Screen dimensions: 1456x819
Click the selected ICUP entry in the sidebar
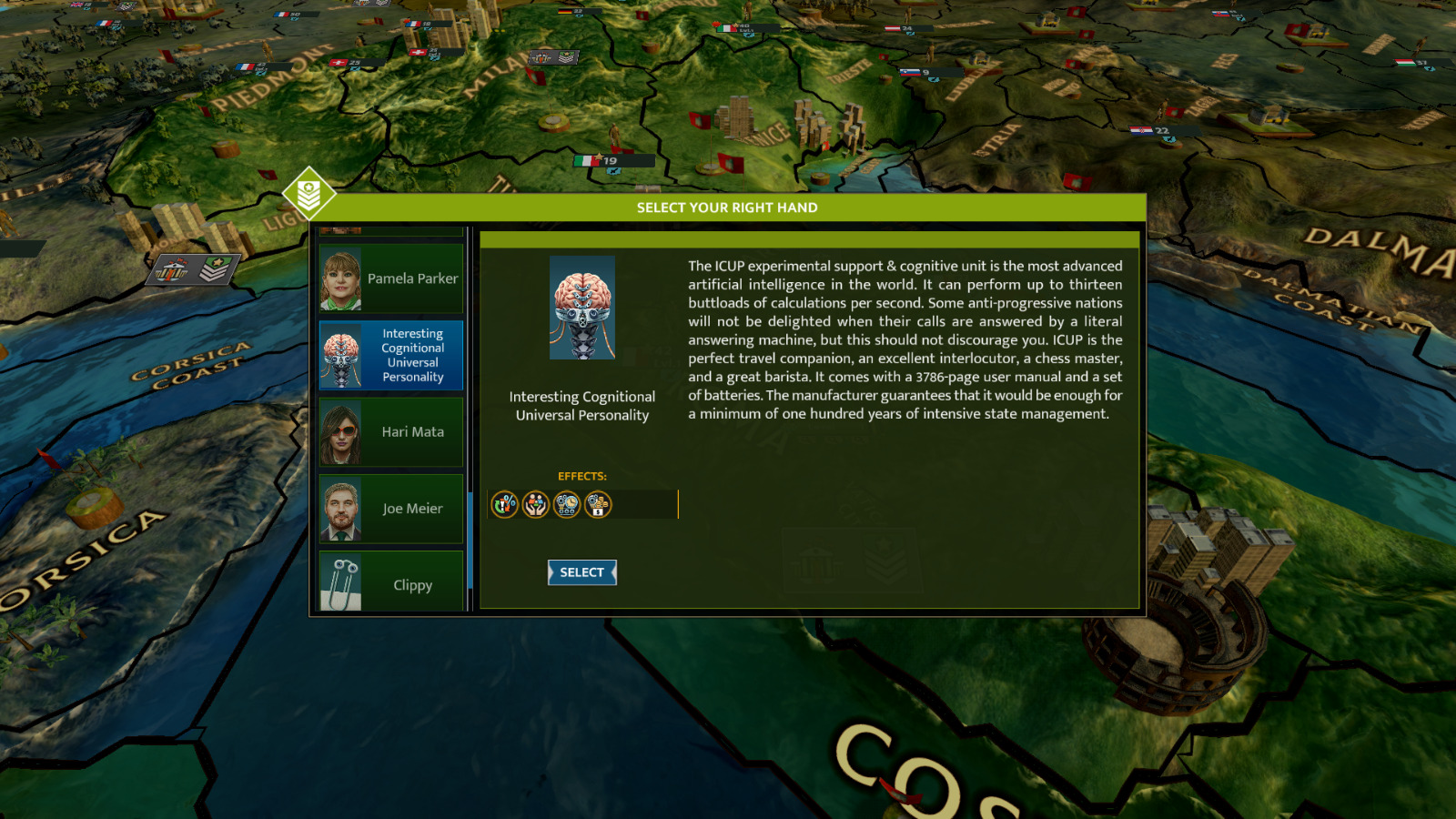click(x=390, y=355)
